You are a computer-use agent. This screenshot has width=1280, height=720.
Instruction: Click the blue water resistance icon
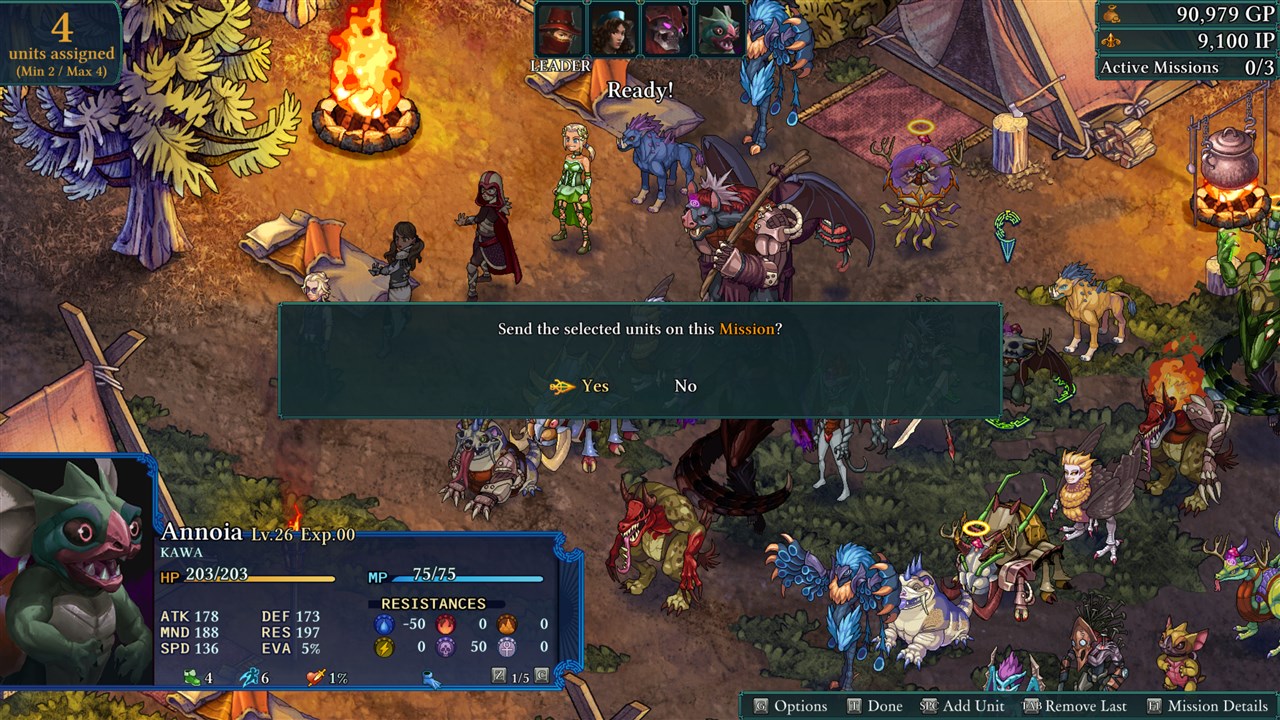[384, 623]
